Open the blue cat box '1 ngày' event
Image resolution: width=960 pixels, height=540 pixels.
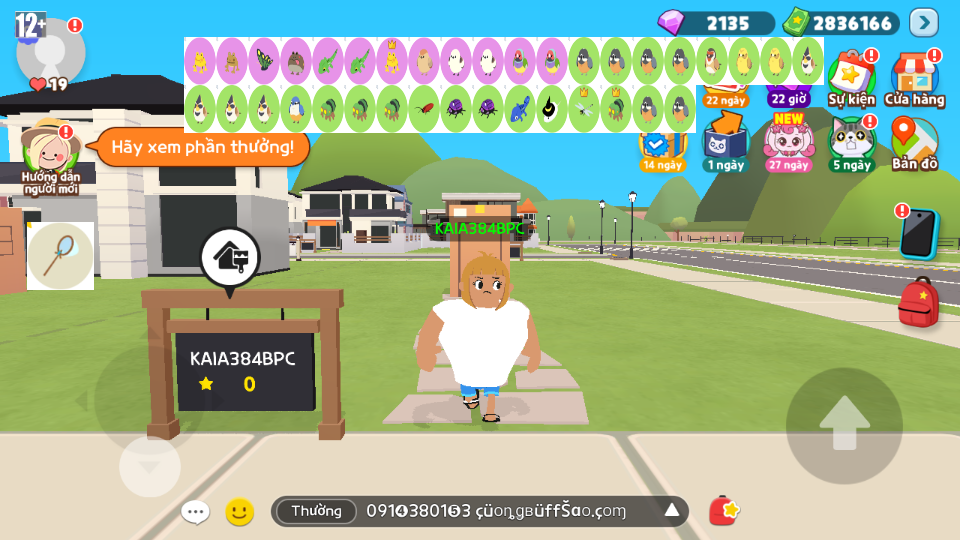pos(725,142)
